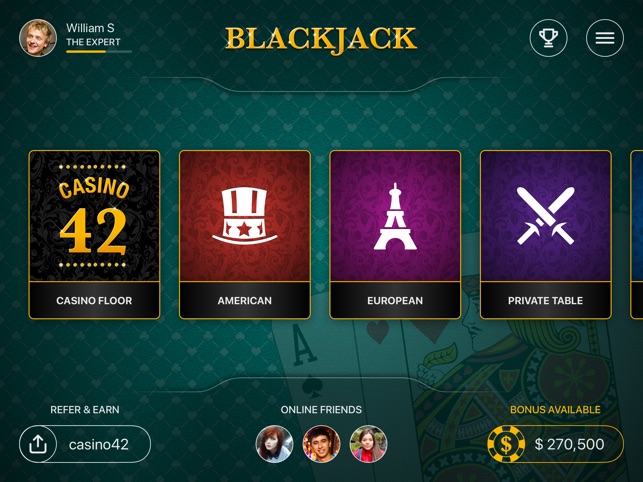Claim bonus from the $270,500 chip button
The width and height of the screenshot is (643, 482).
pyautogui.click(x=556, y=444)
